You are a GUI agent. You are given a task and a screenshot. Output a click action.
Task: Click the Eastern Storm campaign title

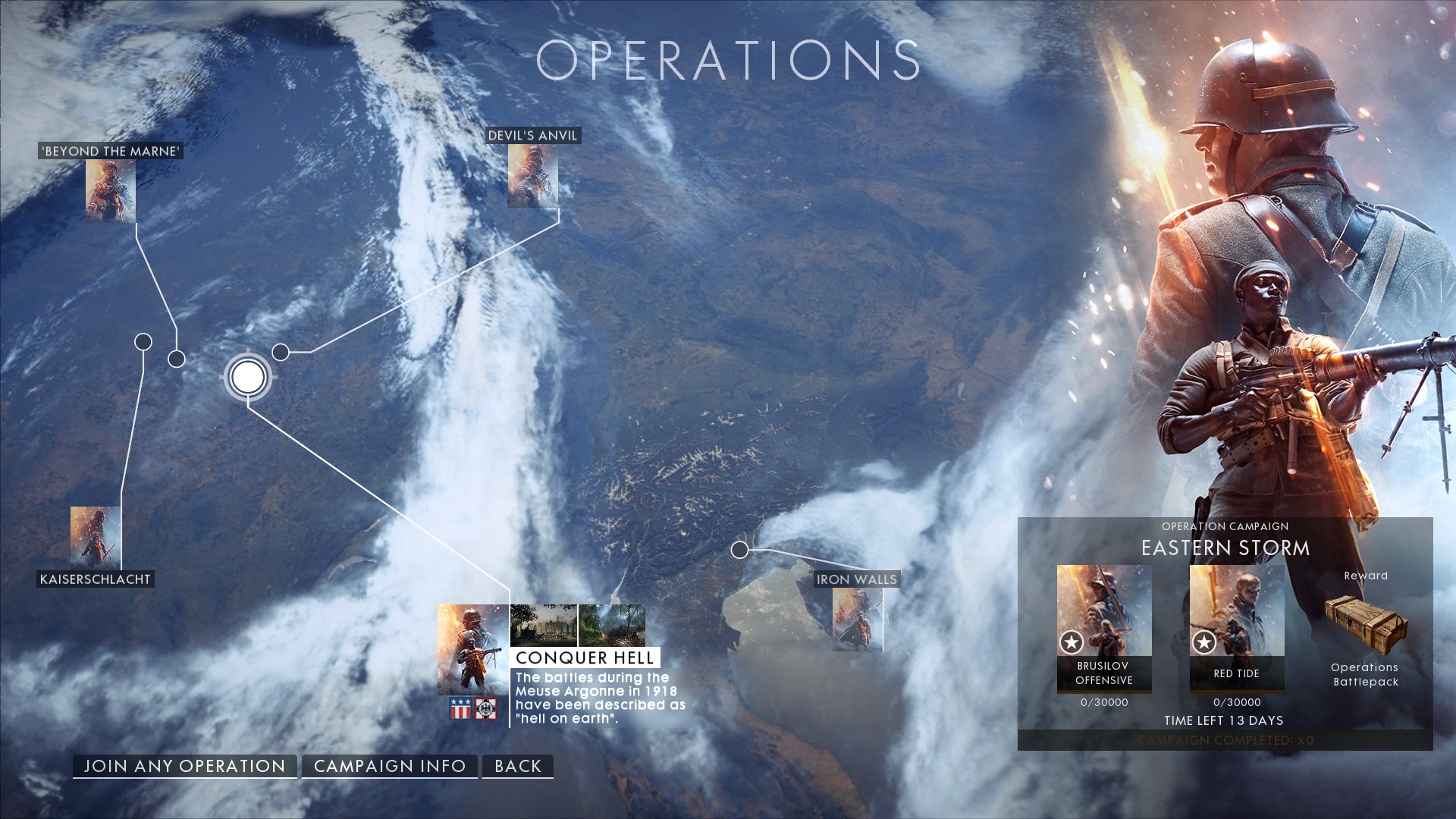[x=1225, y=548]
